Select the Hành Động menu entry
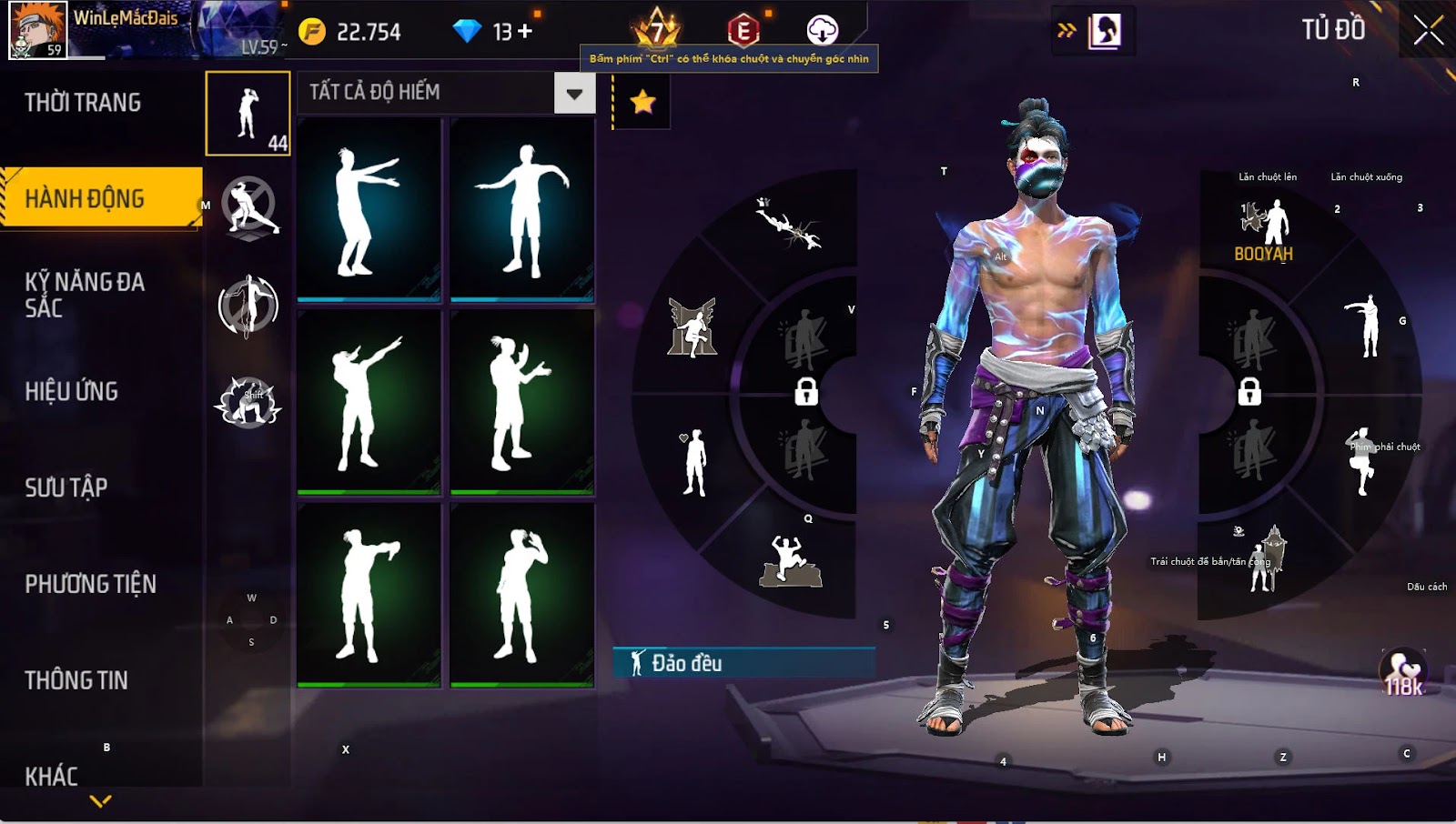1456x824 pixels. point(85,198)
